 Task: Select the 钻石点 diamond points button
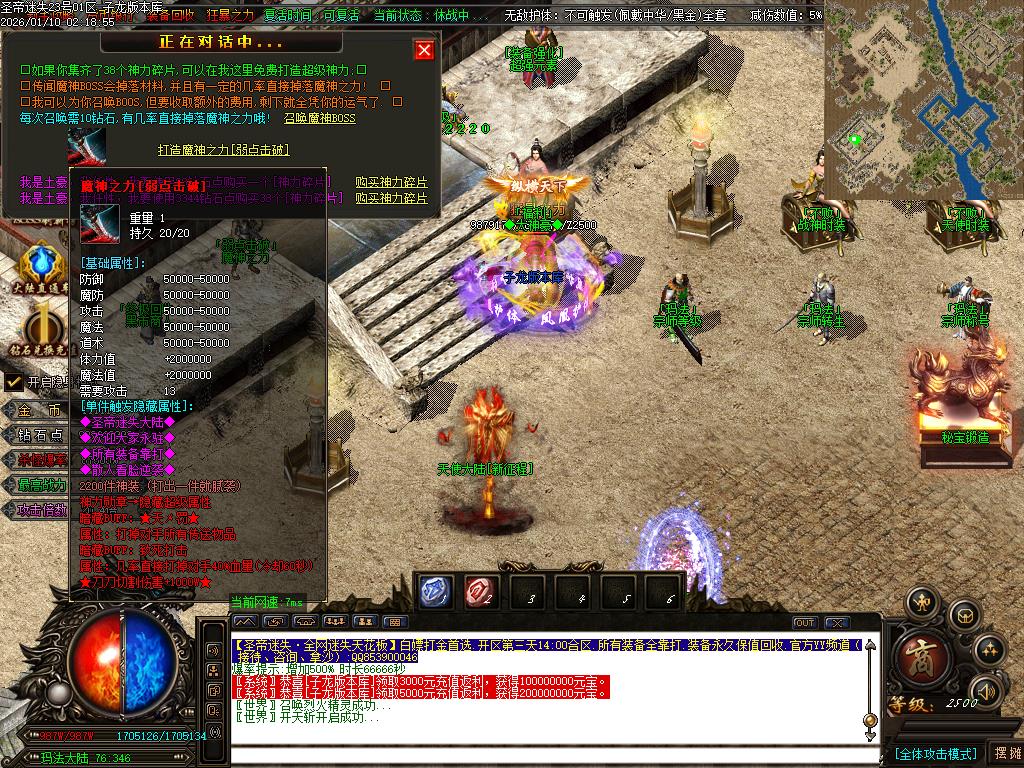tap(47, 435)
